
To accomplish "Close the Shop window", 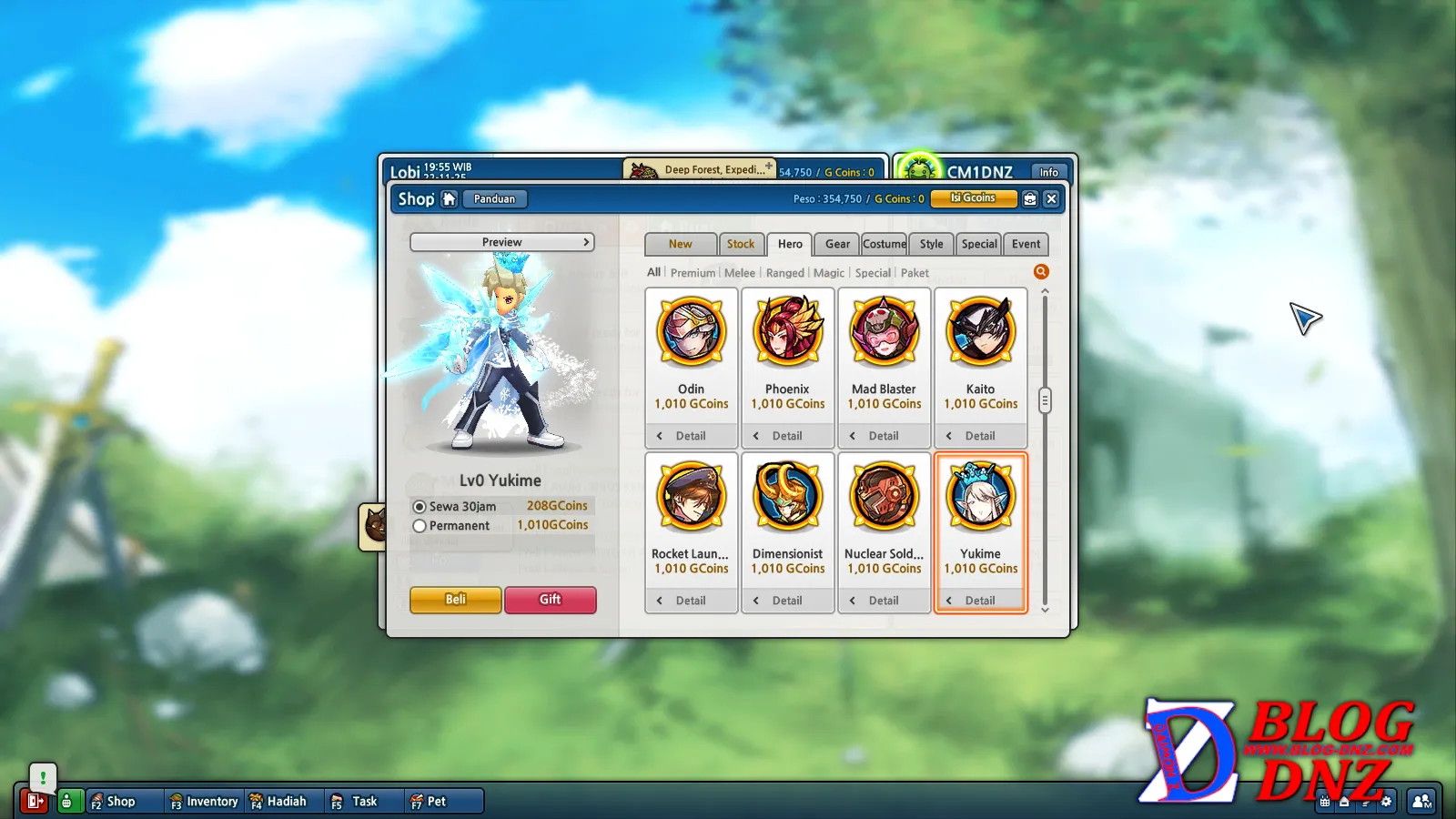I will 1051,198.
